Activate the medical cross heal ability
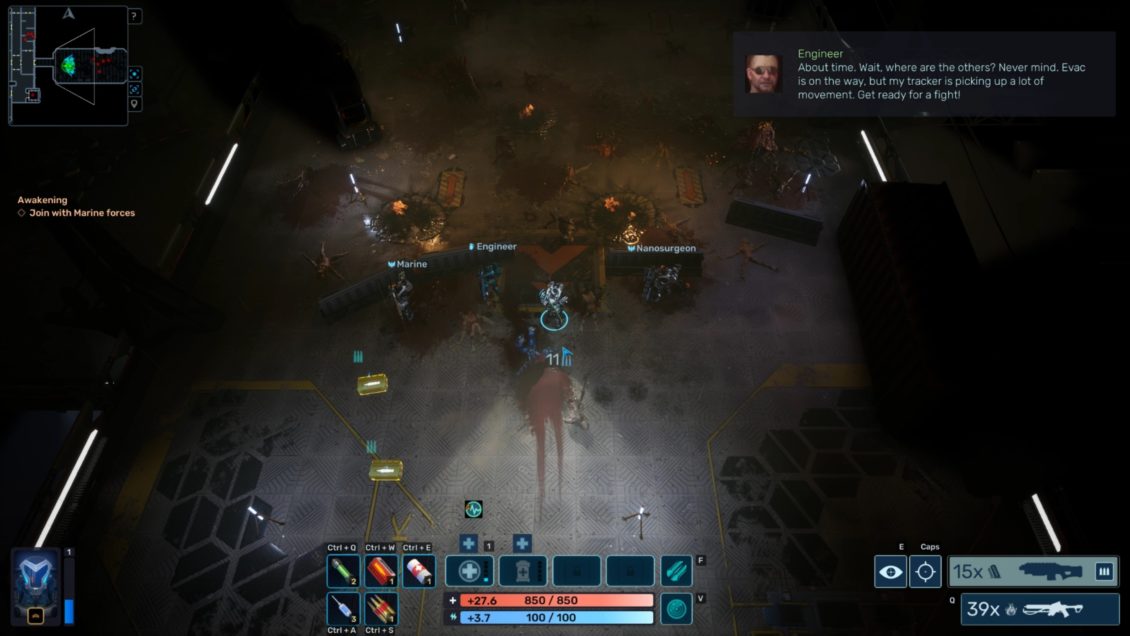This screenshot has width=1130, height=636. point(469,571)
